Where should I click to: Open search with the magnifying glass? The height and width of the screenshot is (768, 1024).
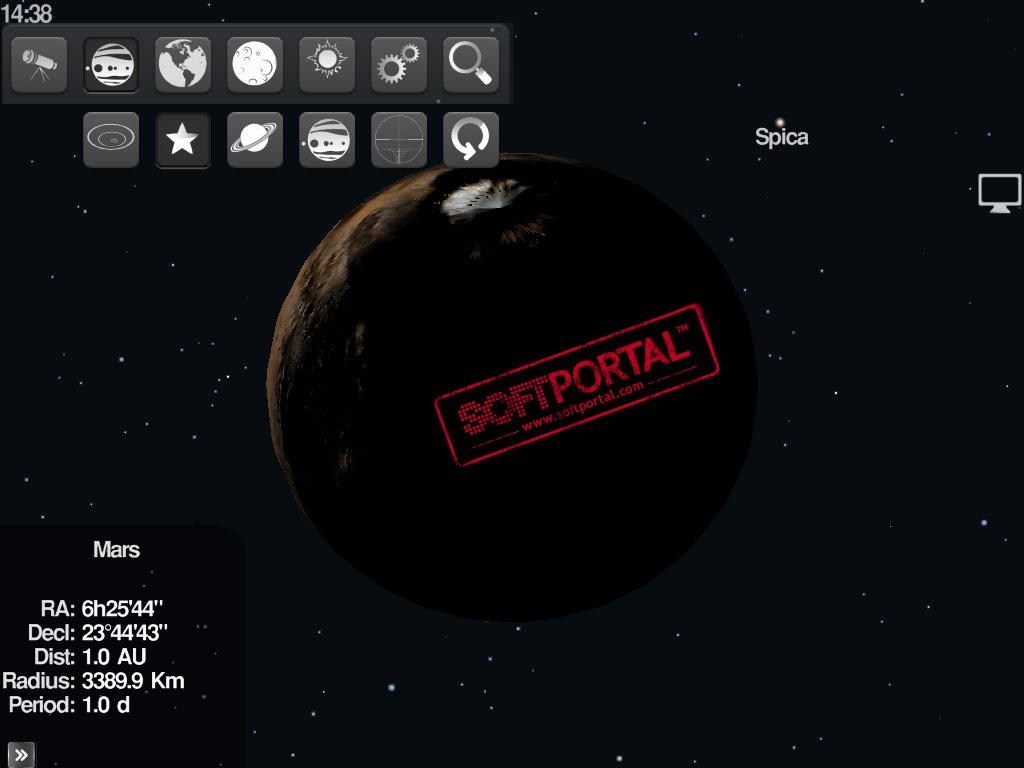click(x=471, y=65)
